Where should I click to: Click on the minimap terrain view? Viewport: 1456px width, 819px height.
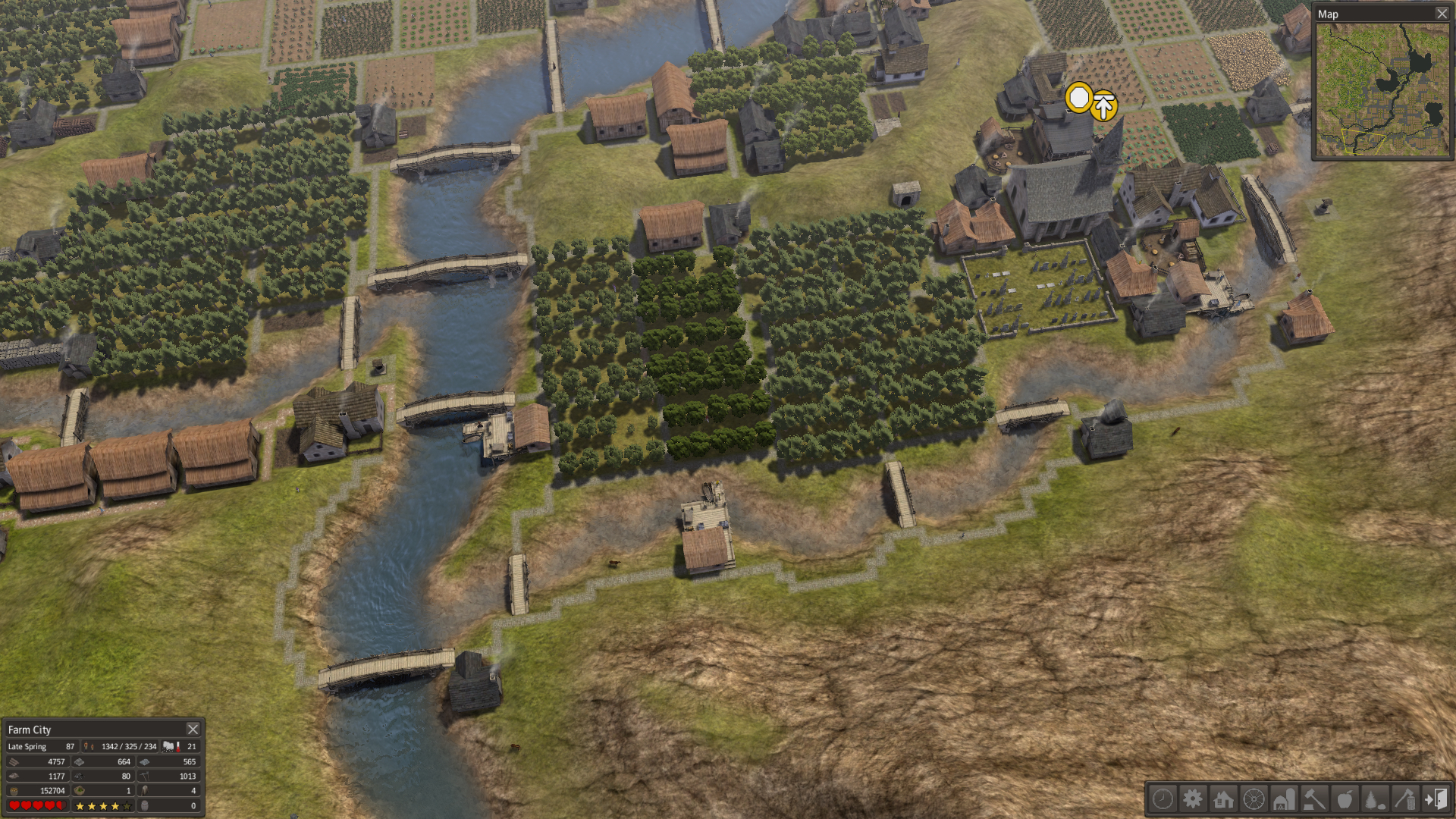pyautogui.click(x=1382, y=89)
